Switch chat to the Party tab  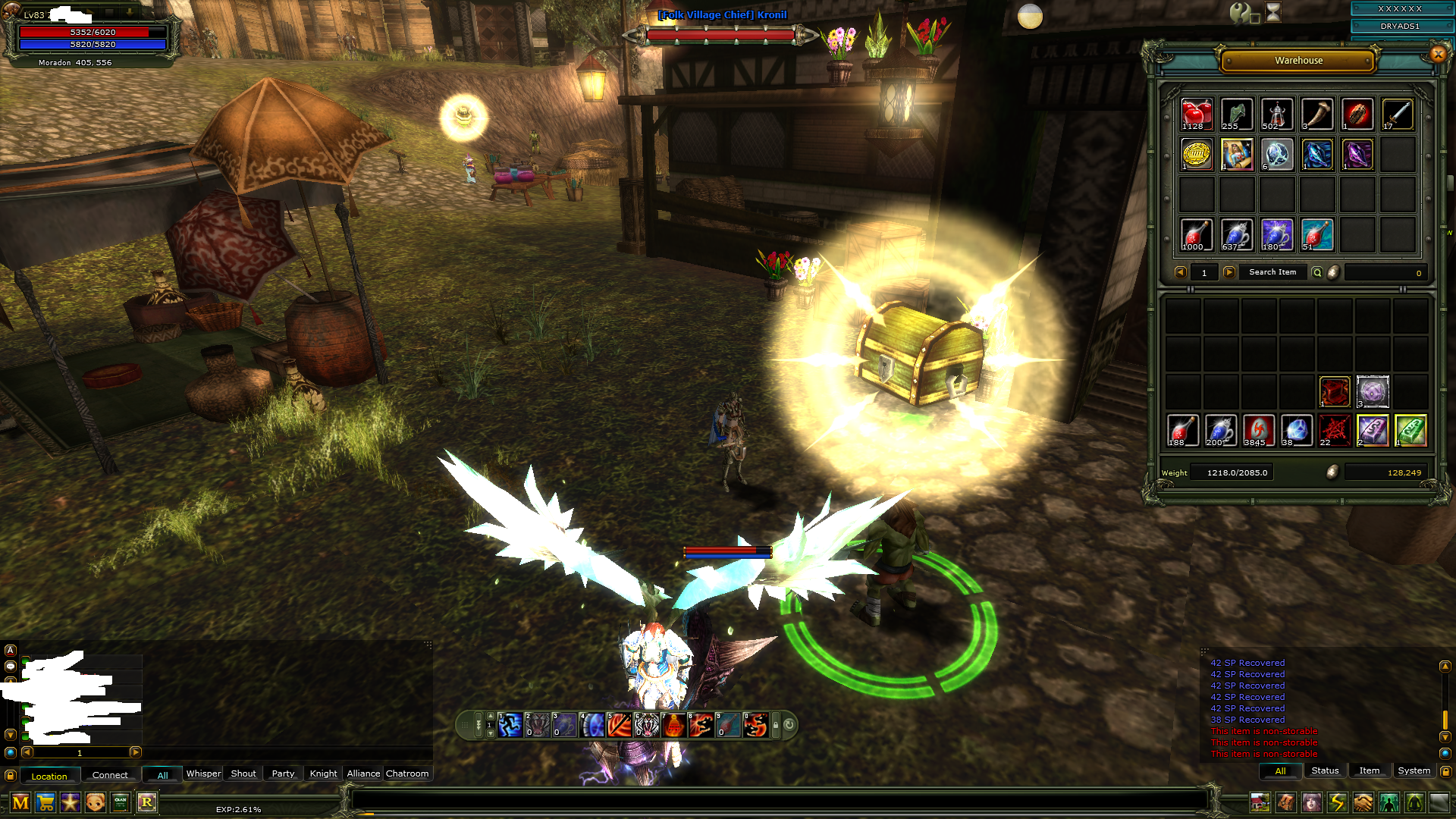[283, 773]
